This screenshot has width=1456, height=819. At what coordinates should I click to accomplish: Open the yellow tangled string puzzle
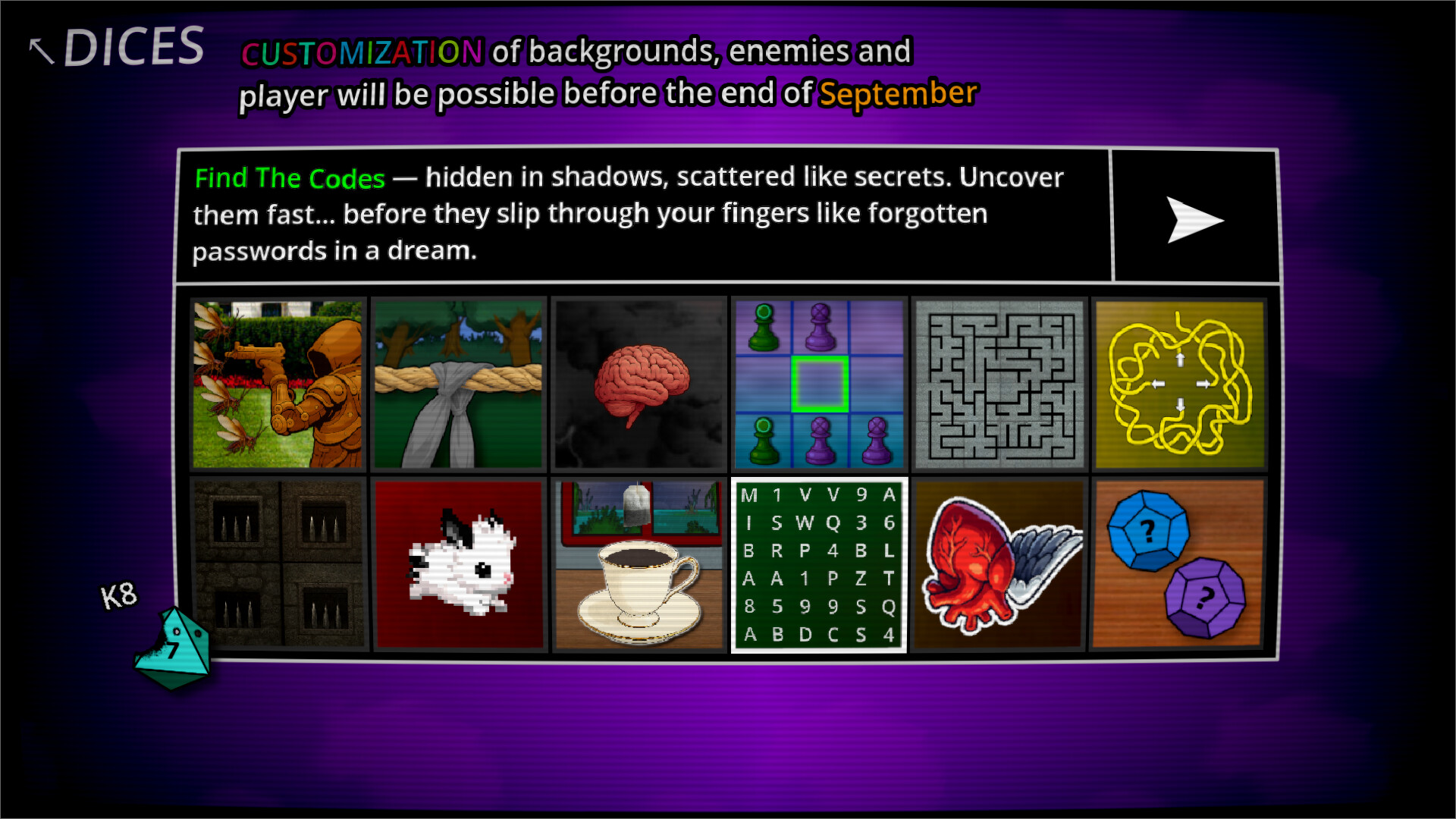[x=1180, y=384]
